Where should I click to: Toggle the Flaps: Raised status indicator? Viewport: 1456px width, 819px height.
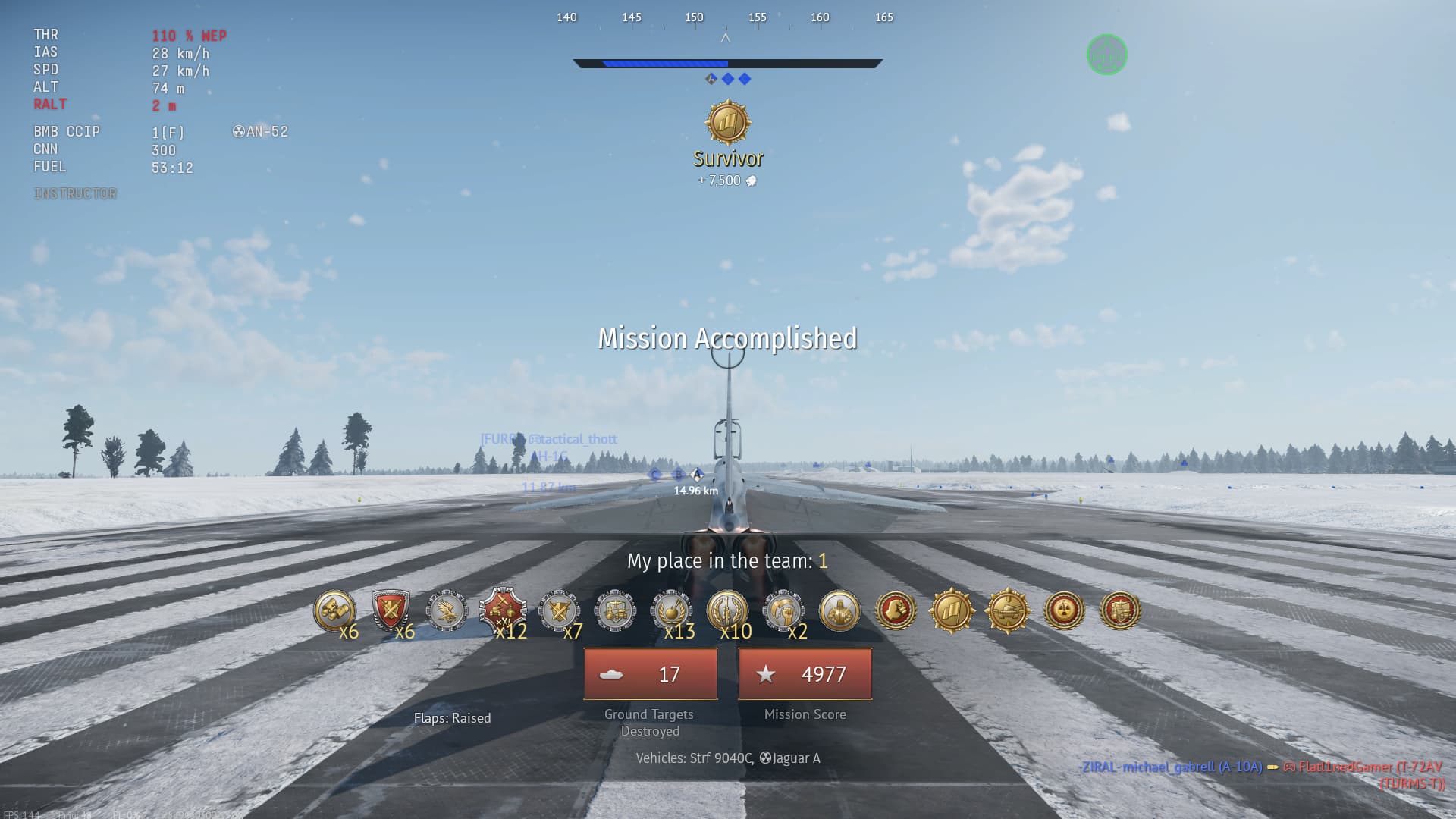pyautogui.click(x=453, y=717)
